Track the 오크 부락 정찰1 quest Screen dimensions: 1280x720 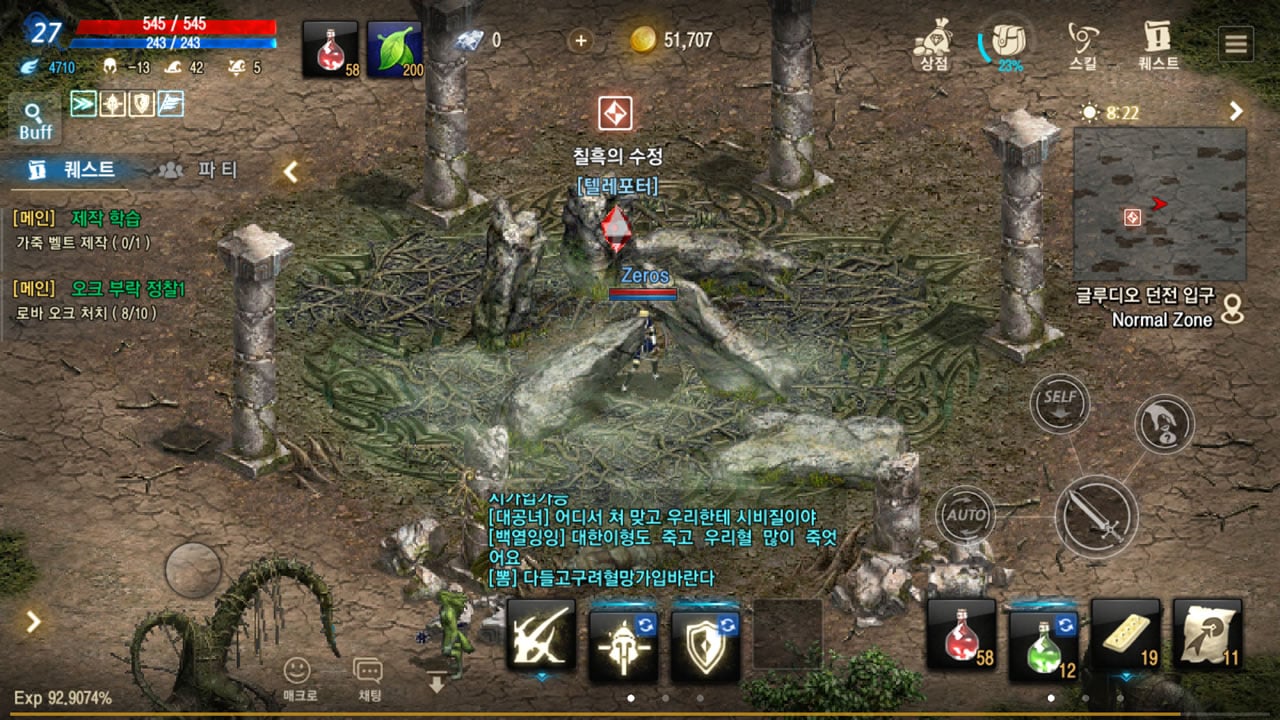(x=128, y=289)
